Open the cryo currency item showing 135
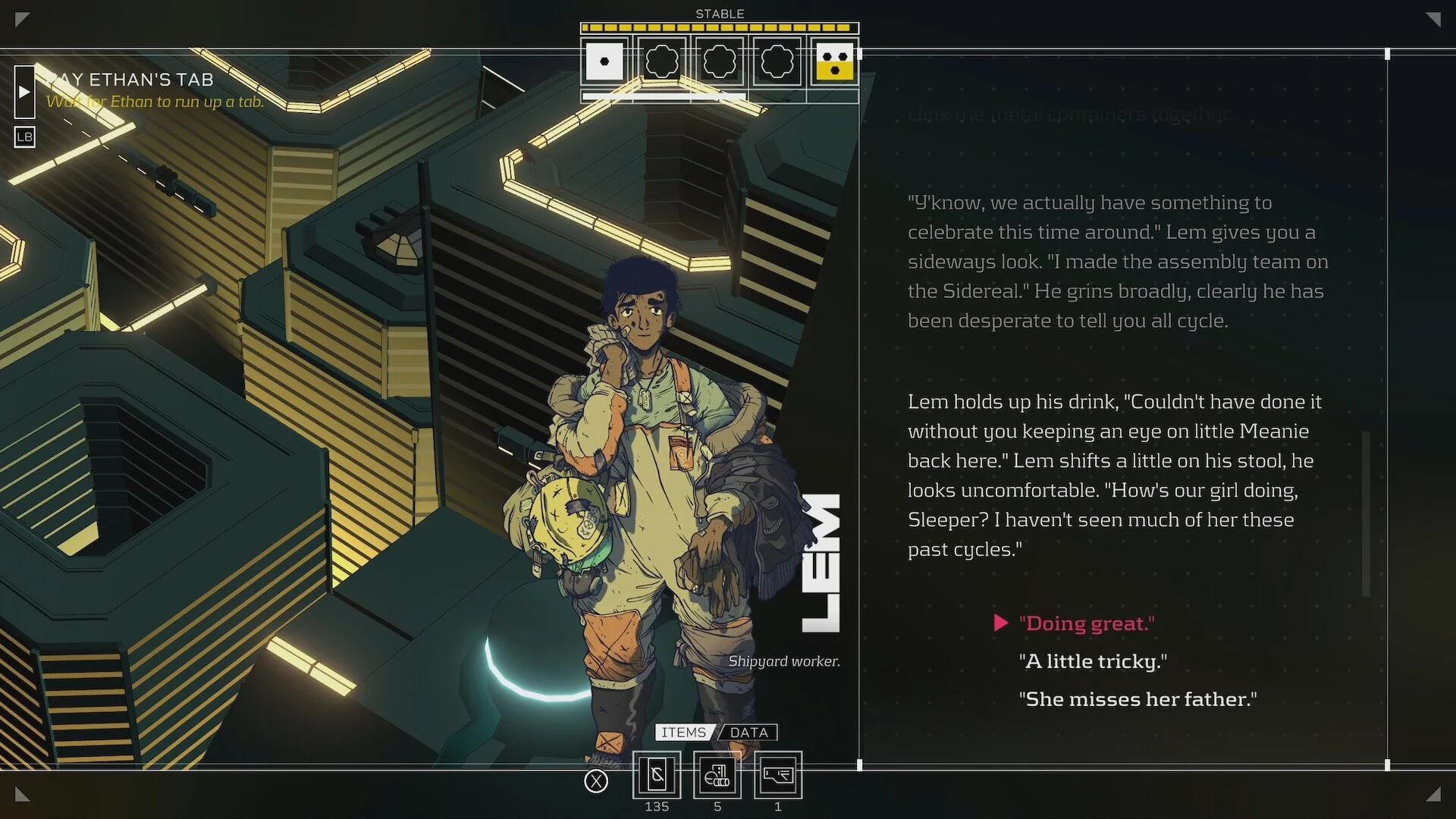The width and height of the screenshot is (1456, 819). 657,775
